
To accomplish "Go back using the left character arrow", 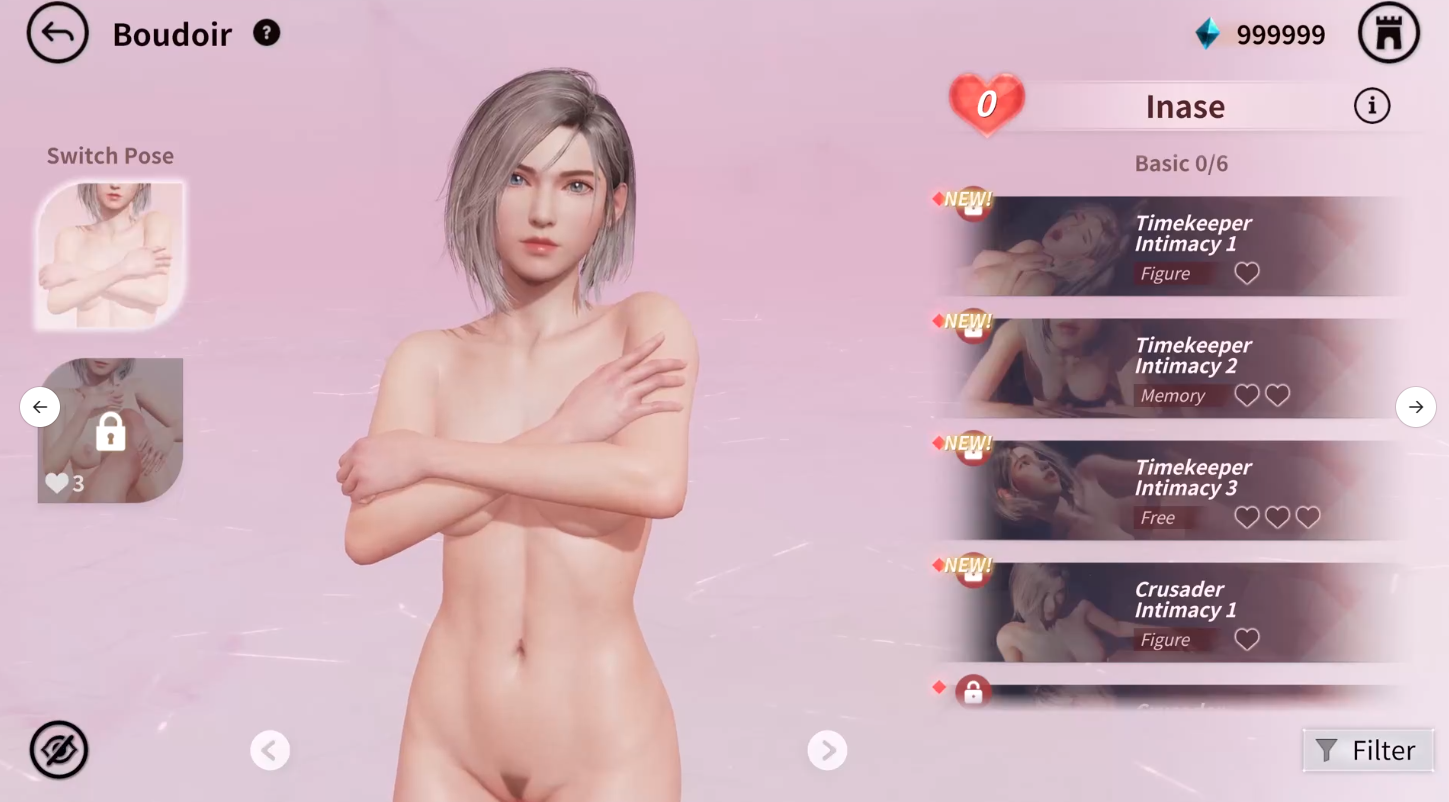I will 40,407.
